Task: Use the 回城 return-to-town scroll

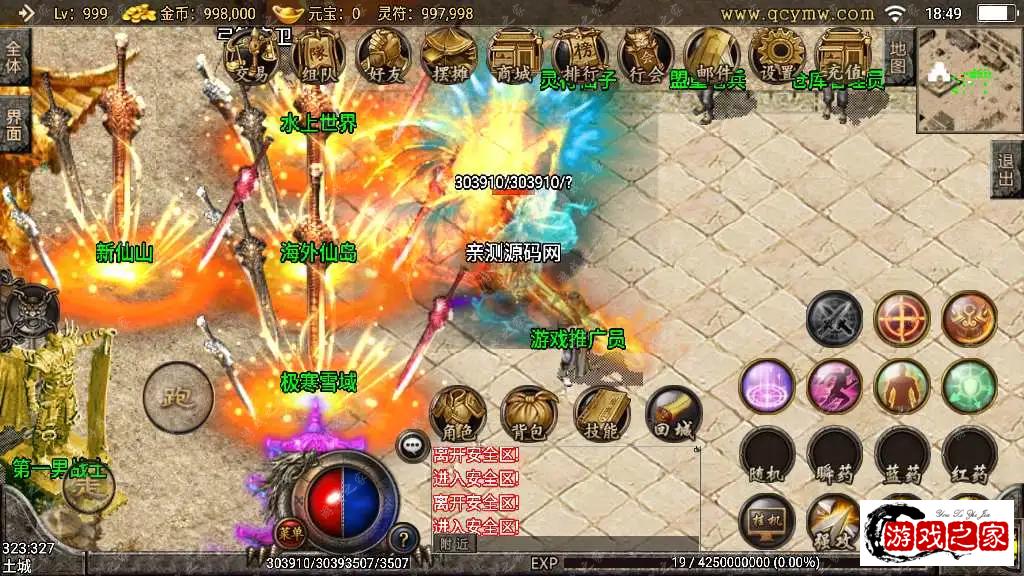Action: click(x=673, y=414)
